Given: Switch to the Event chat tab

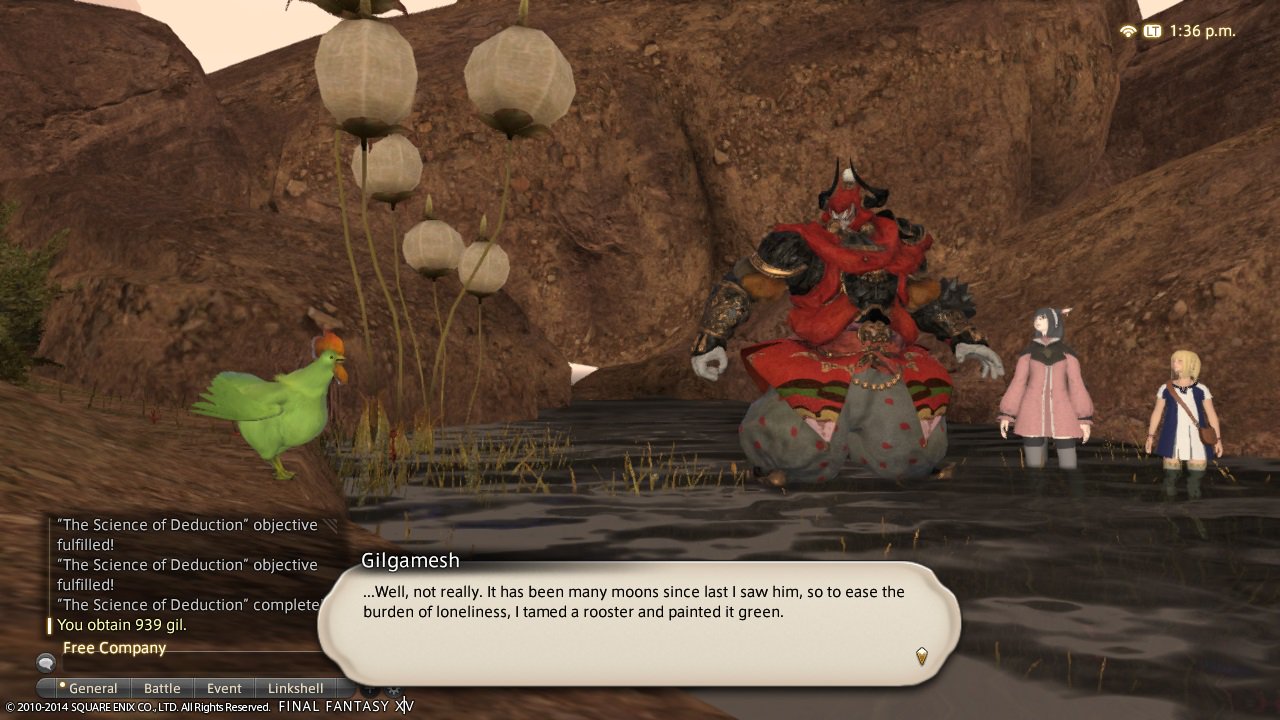Looking at the screenshot, I should 223,688.
